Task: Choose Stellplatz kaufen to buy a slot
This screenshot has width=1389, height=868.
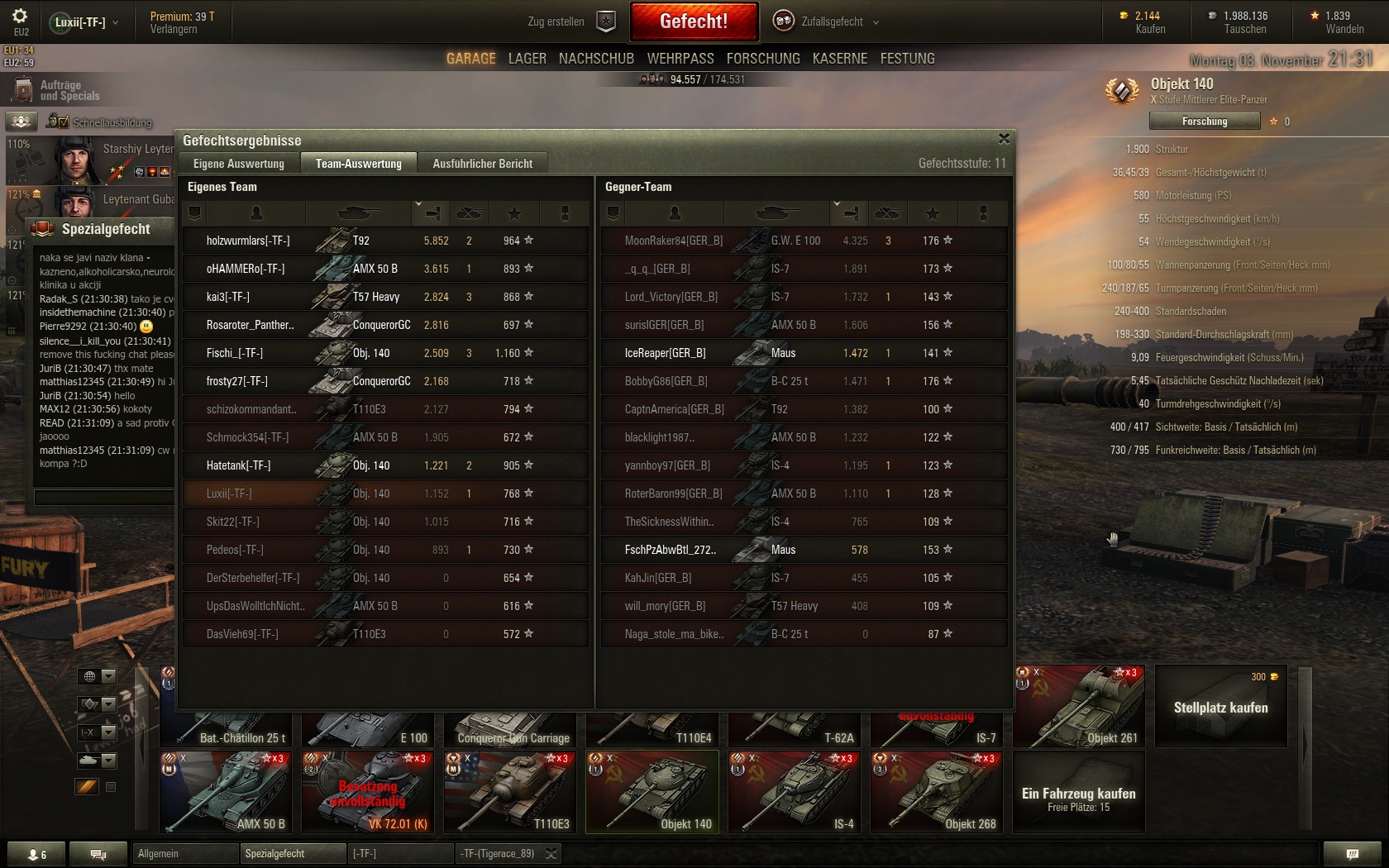Action: pyautogui.click(x=1220, y=707)
